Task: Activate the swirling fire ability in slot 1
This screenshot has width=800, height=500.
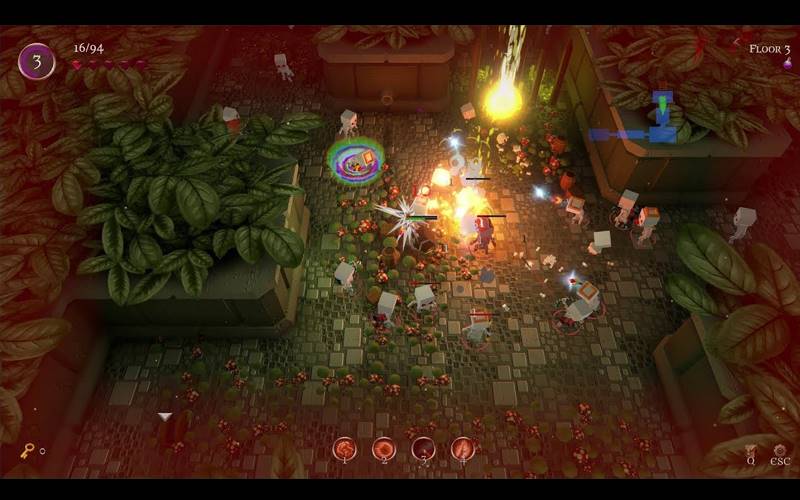Action: (x=345, y=449)
